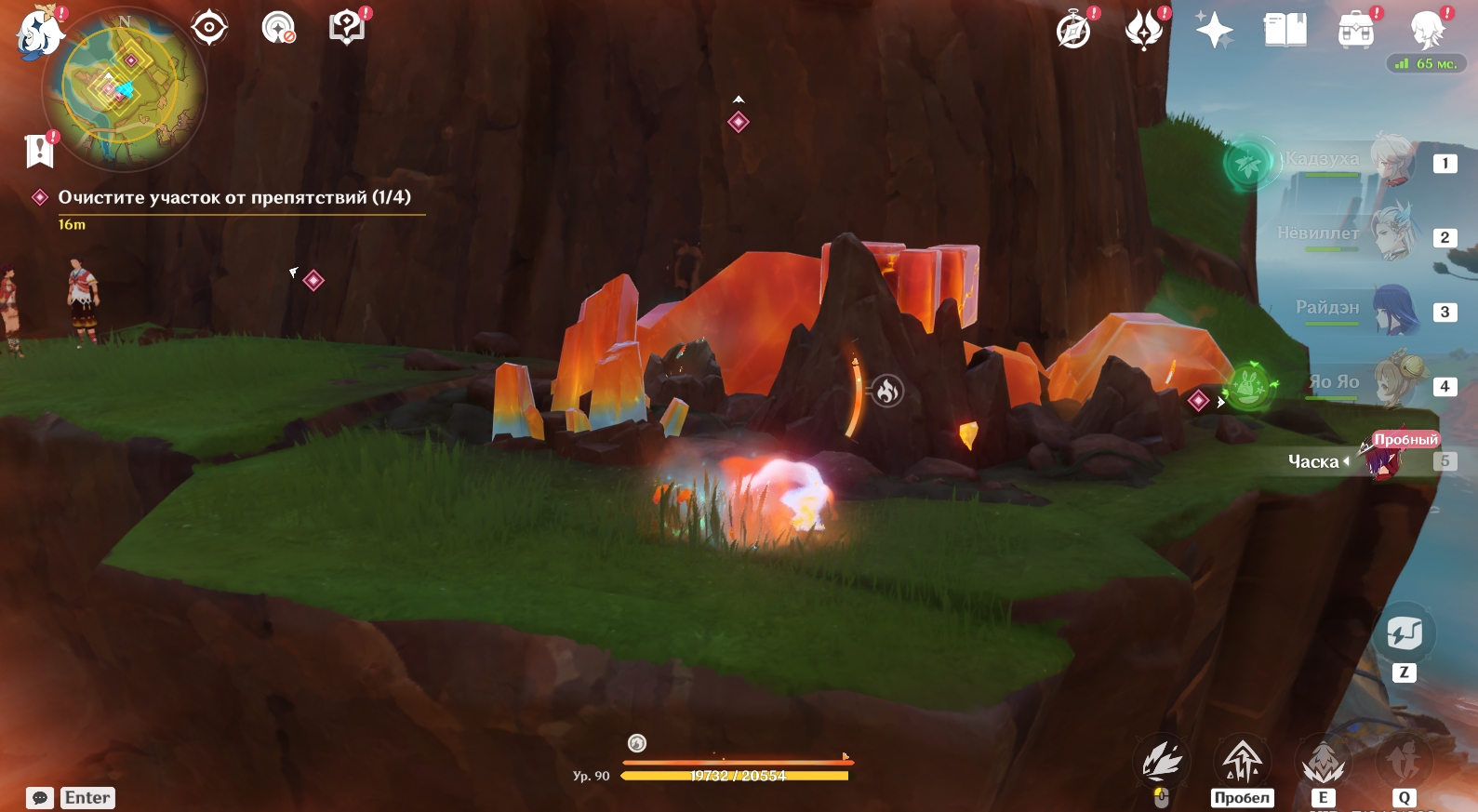Image resolution: width=1478 pixels, height=812 pixels.
Task: Open the compass events icon
Action: point(1073,31)
